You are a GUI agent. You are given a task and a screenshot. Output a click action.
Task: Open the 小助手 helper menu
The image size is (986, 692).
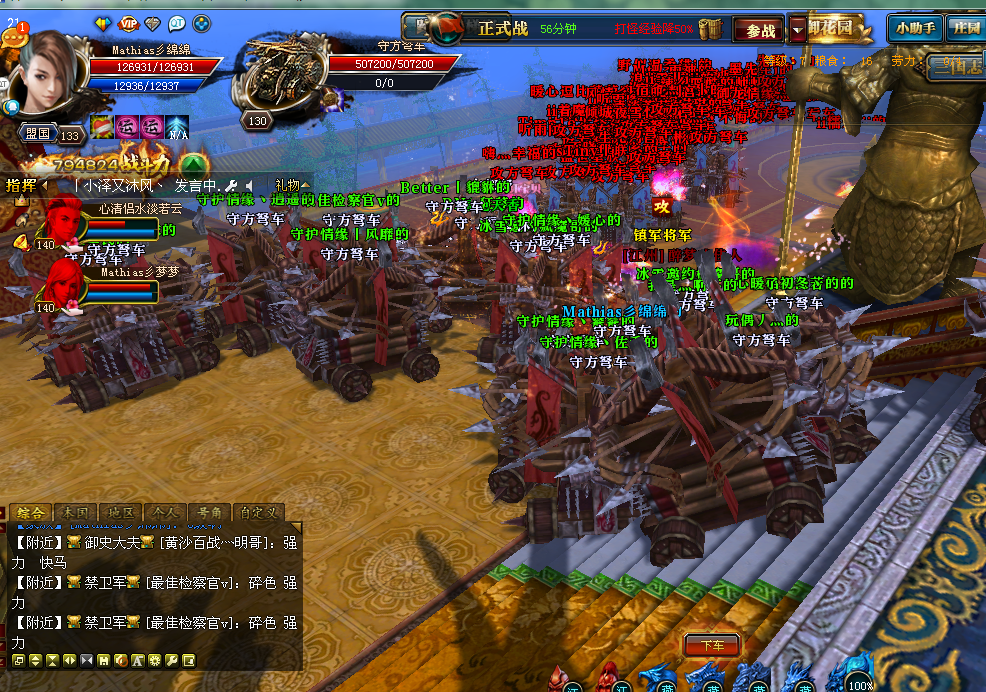[x=915, y=28]
